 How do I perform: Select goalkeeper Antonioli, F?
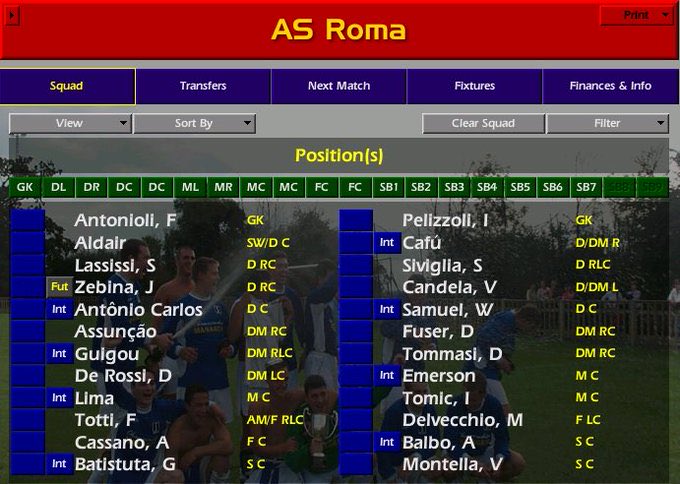(125, 220)
